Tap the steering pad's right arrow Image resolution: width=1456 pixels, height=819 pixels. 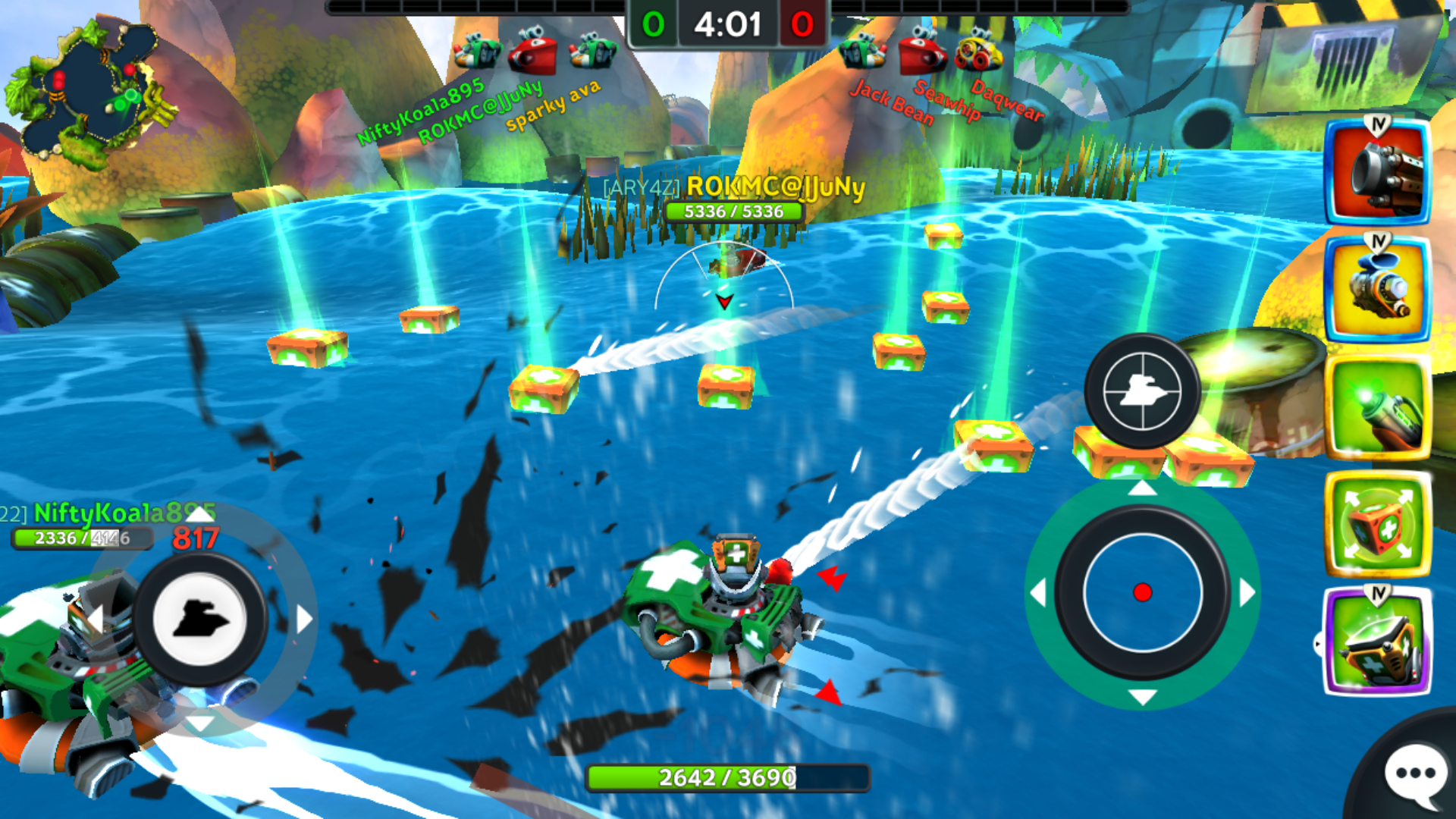(304, 619)
